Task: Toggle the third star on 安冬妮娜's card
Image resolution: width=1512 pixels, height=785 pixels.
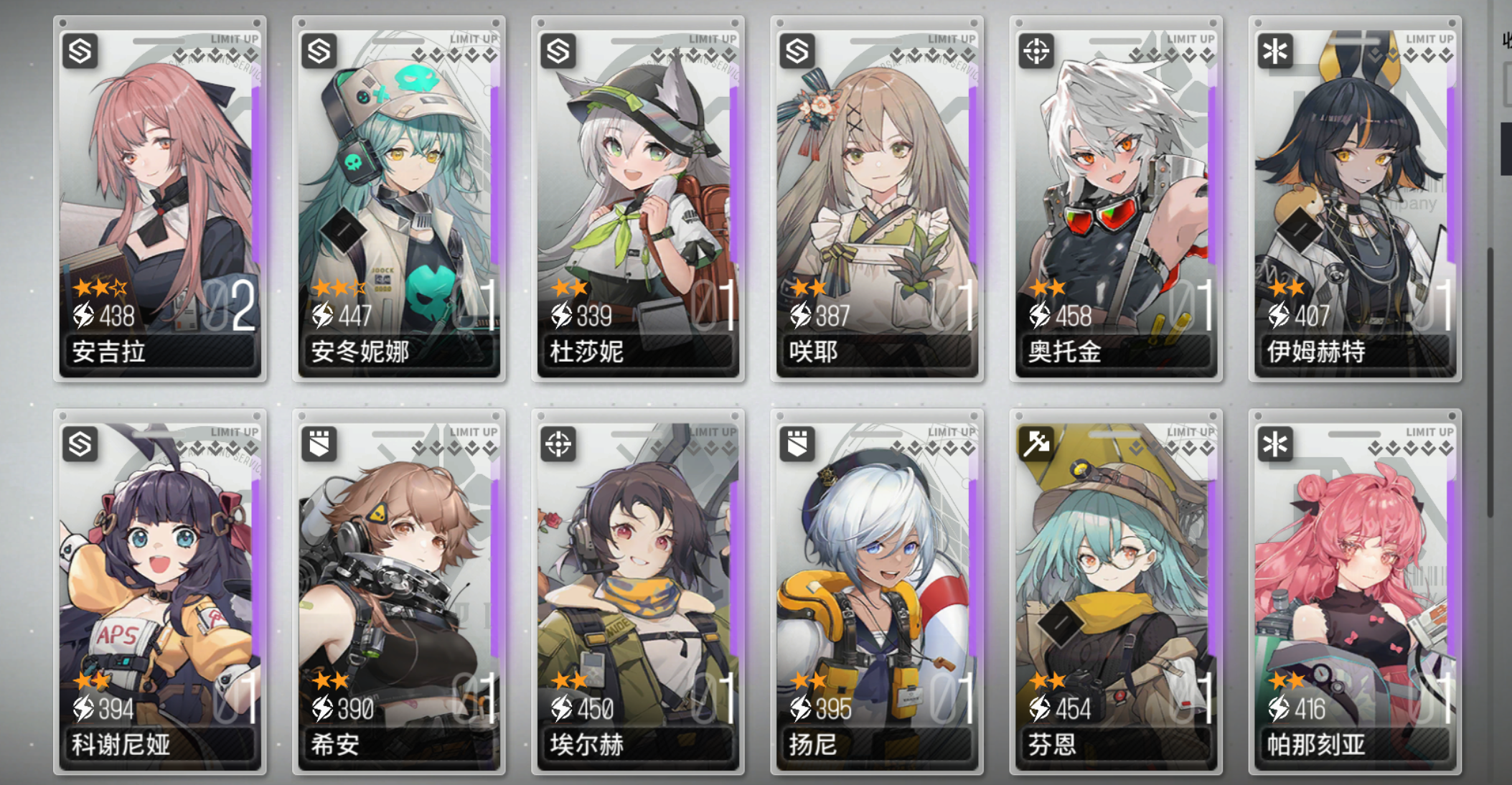Action: tap(357, 286)
